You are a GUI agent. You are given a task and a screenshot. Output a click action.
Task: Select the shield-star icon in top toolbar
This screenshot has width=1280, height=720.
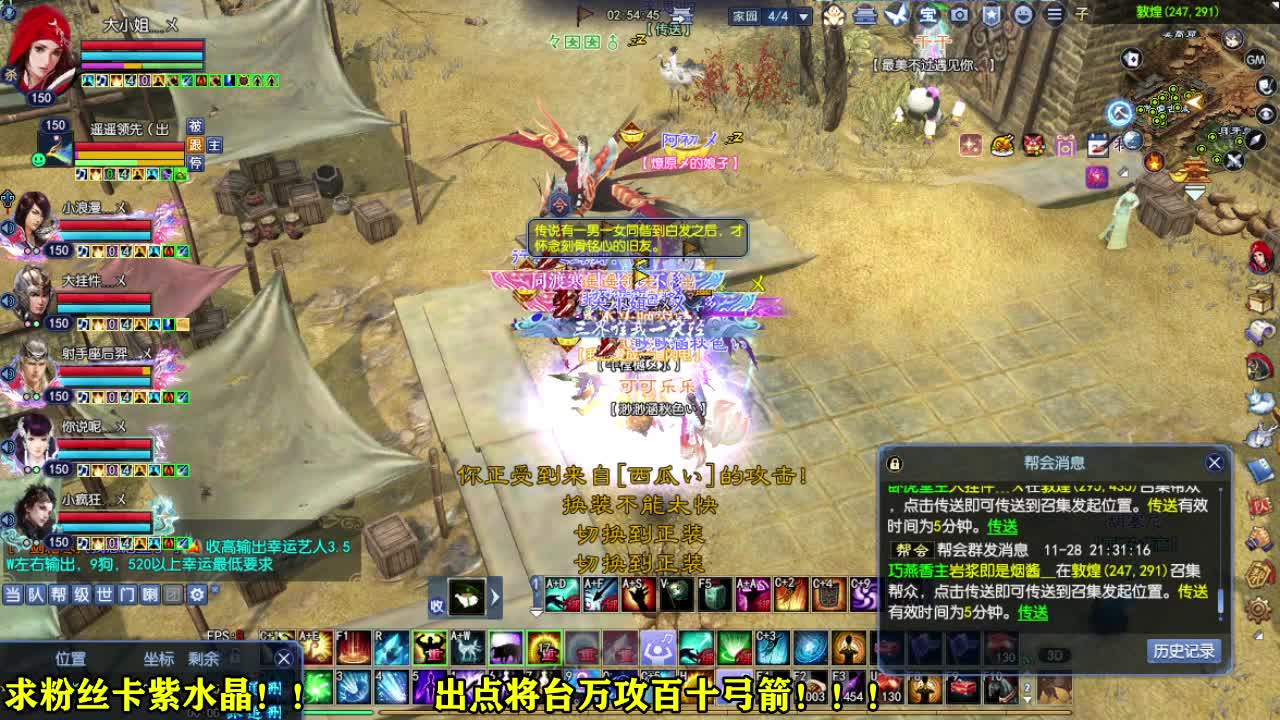(x=992, y=14)
